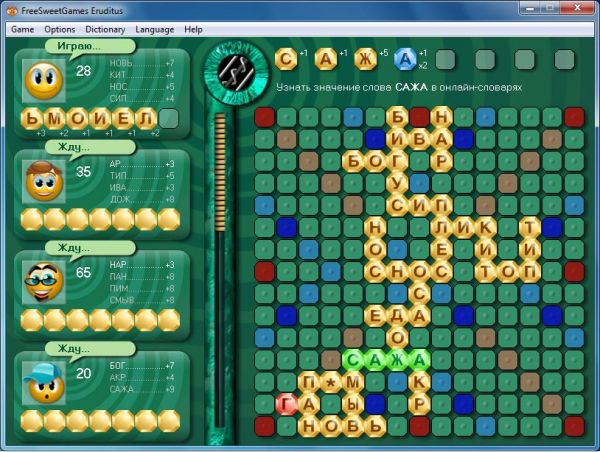Click the red Г tile on the board
This screenshot has width=600, height=452.
[x=287, y=403]
